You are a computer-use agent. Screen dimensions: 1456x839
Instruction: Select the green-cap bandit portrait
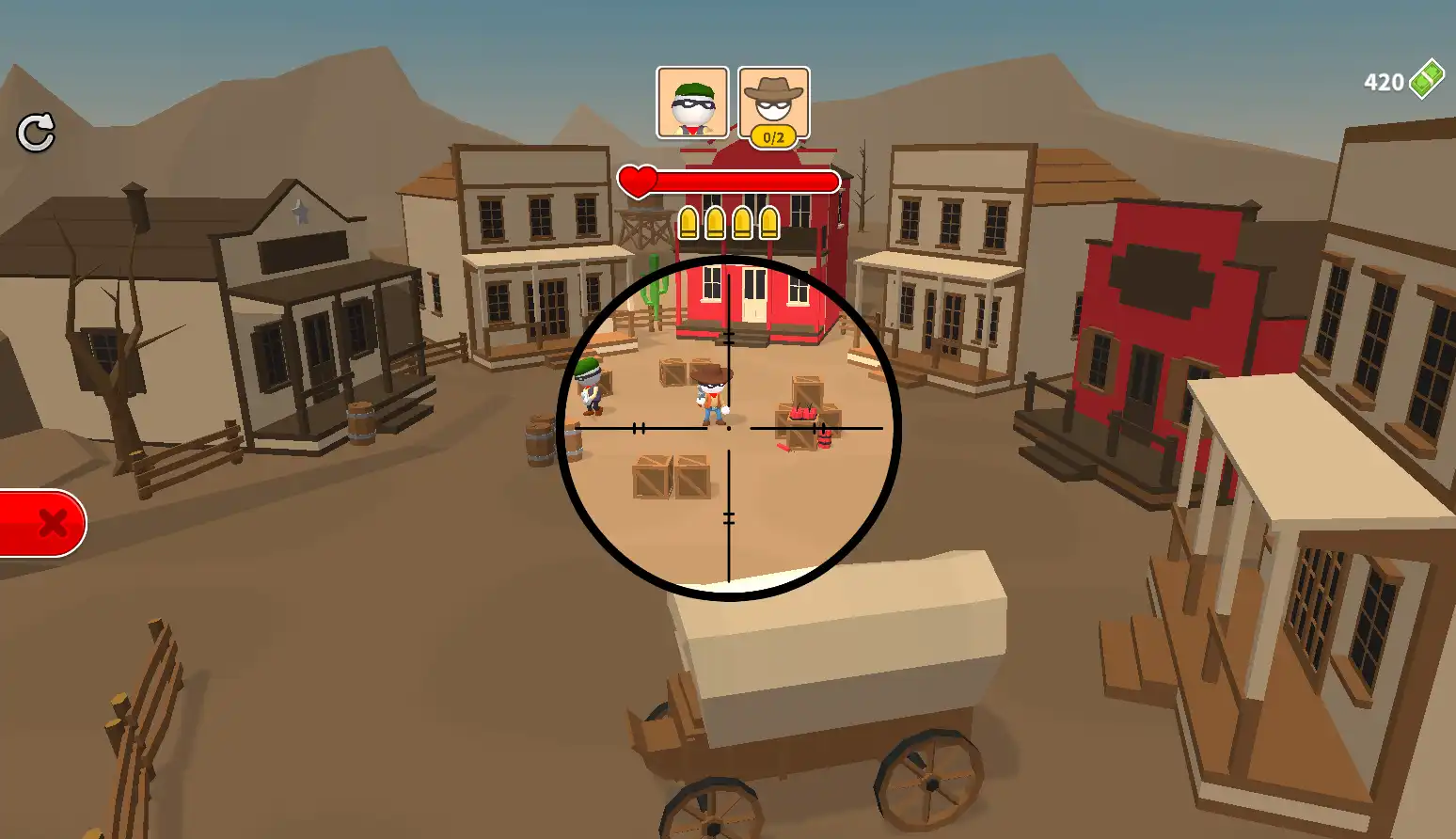click(692, 103)
